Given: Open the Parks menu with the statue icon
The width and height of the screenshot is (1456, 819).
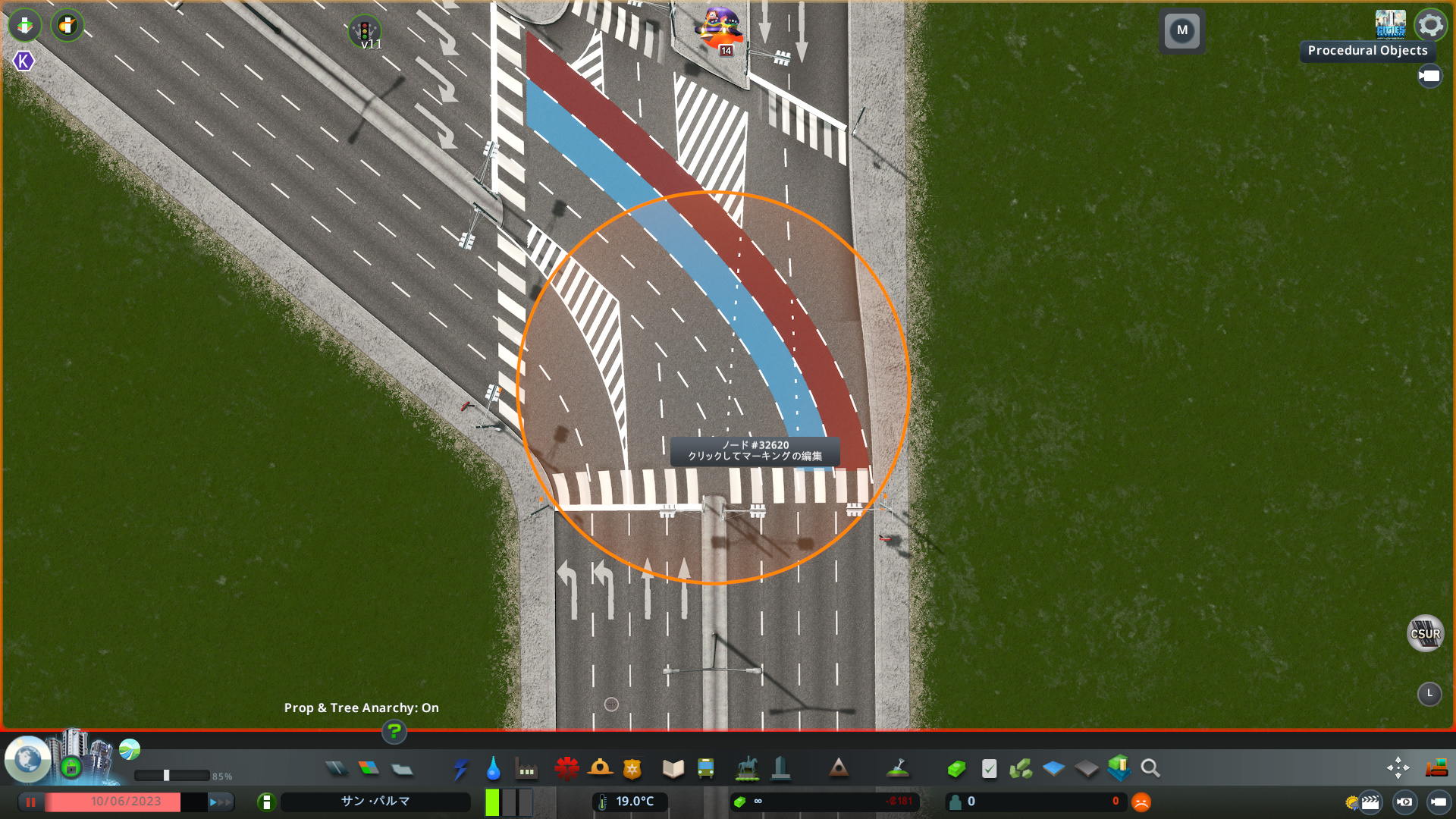Looking at the screenshot, I should (x=746, y=768).
